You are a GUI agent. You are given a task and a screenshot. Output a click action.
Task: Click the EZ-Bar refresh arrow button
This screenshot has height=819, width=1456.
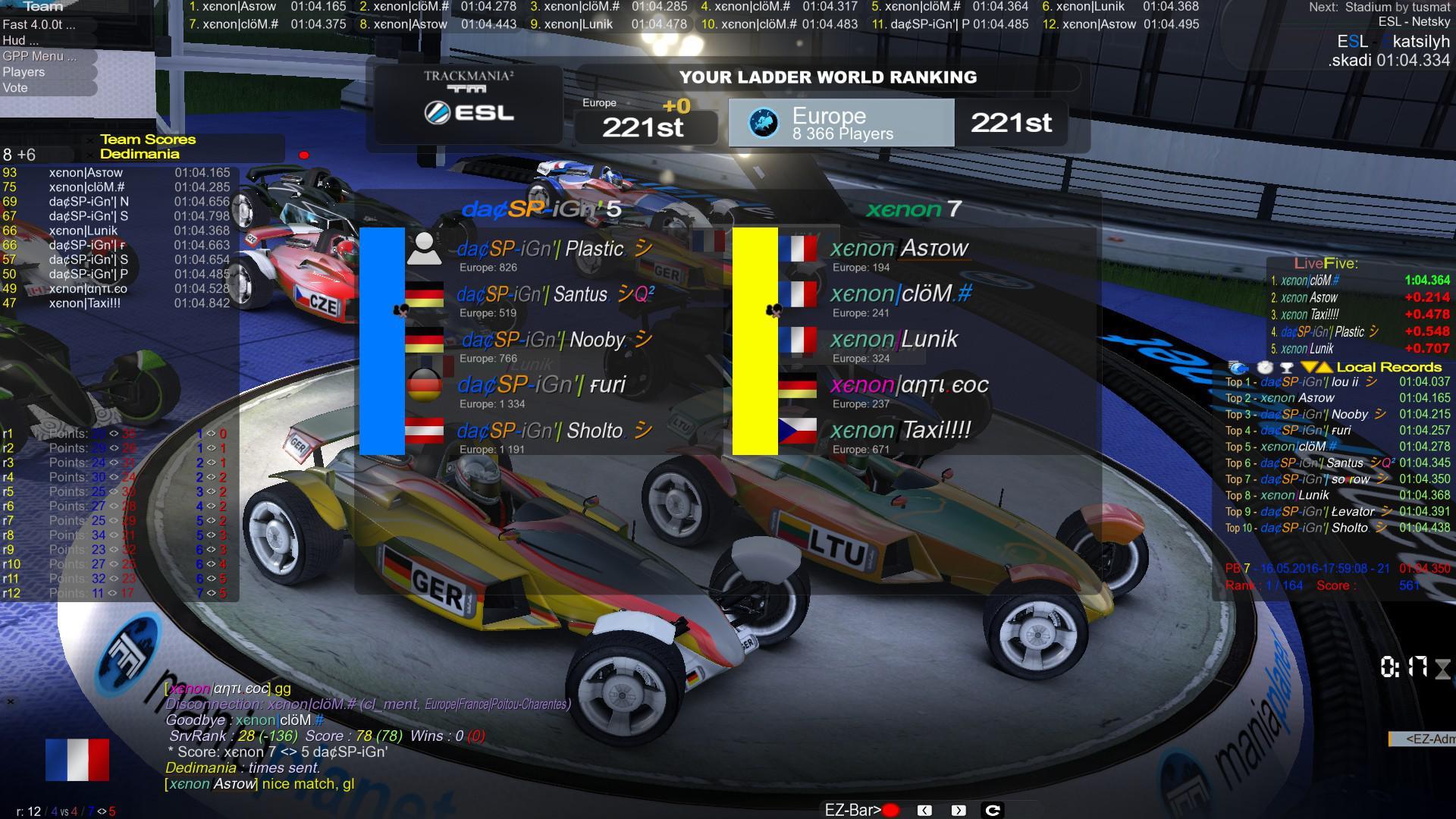(992, 810)
